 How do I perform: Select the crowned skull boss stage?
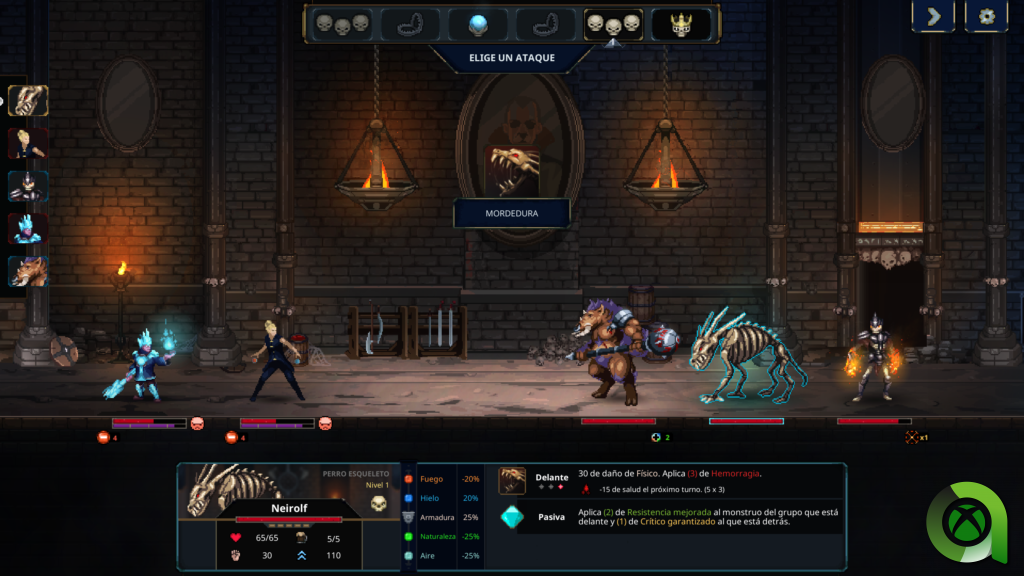tap(681, 24)
